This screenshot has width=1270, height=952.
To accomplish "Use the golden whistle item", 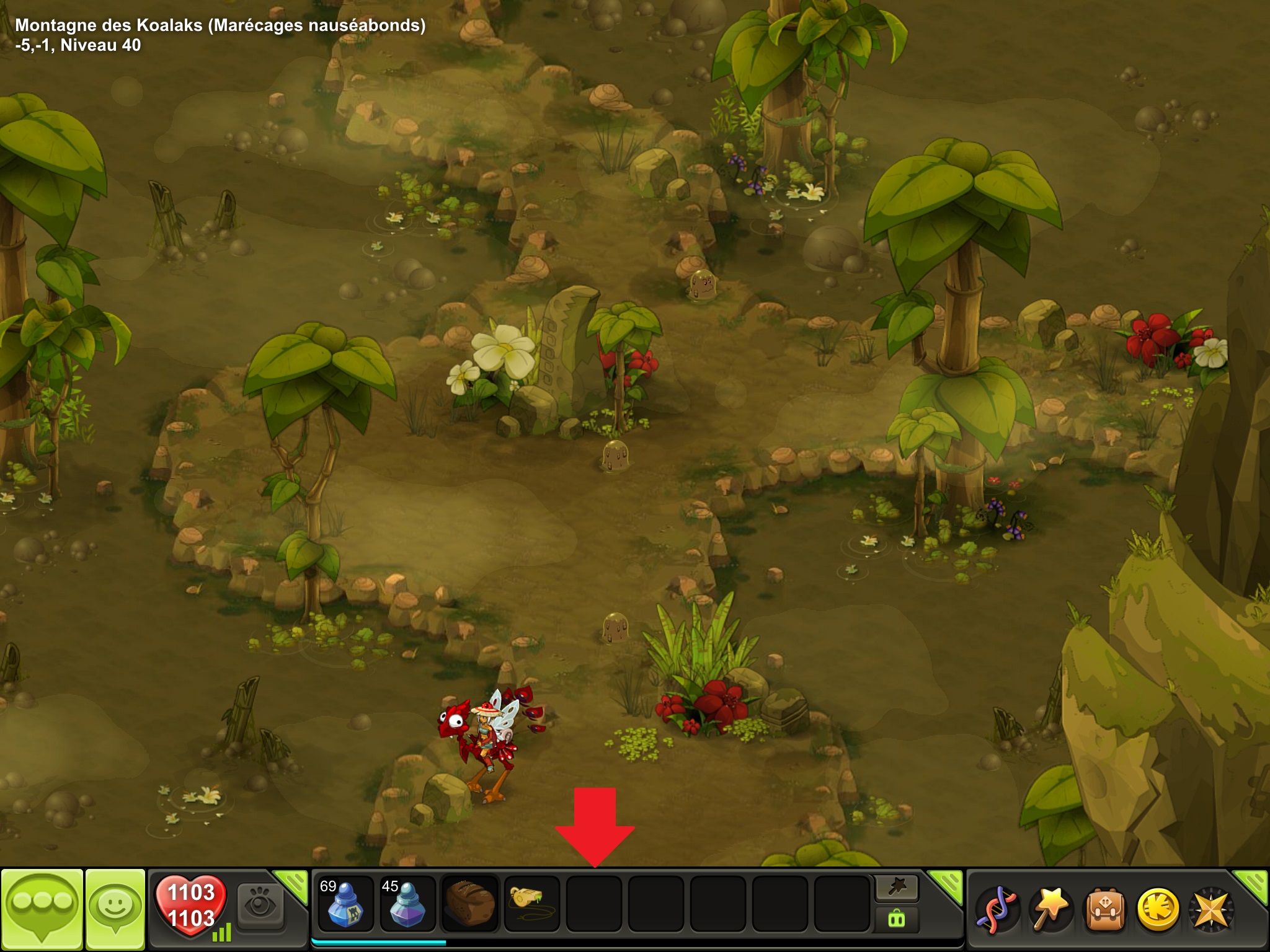I will [x=532, y=904].
